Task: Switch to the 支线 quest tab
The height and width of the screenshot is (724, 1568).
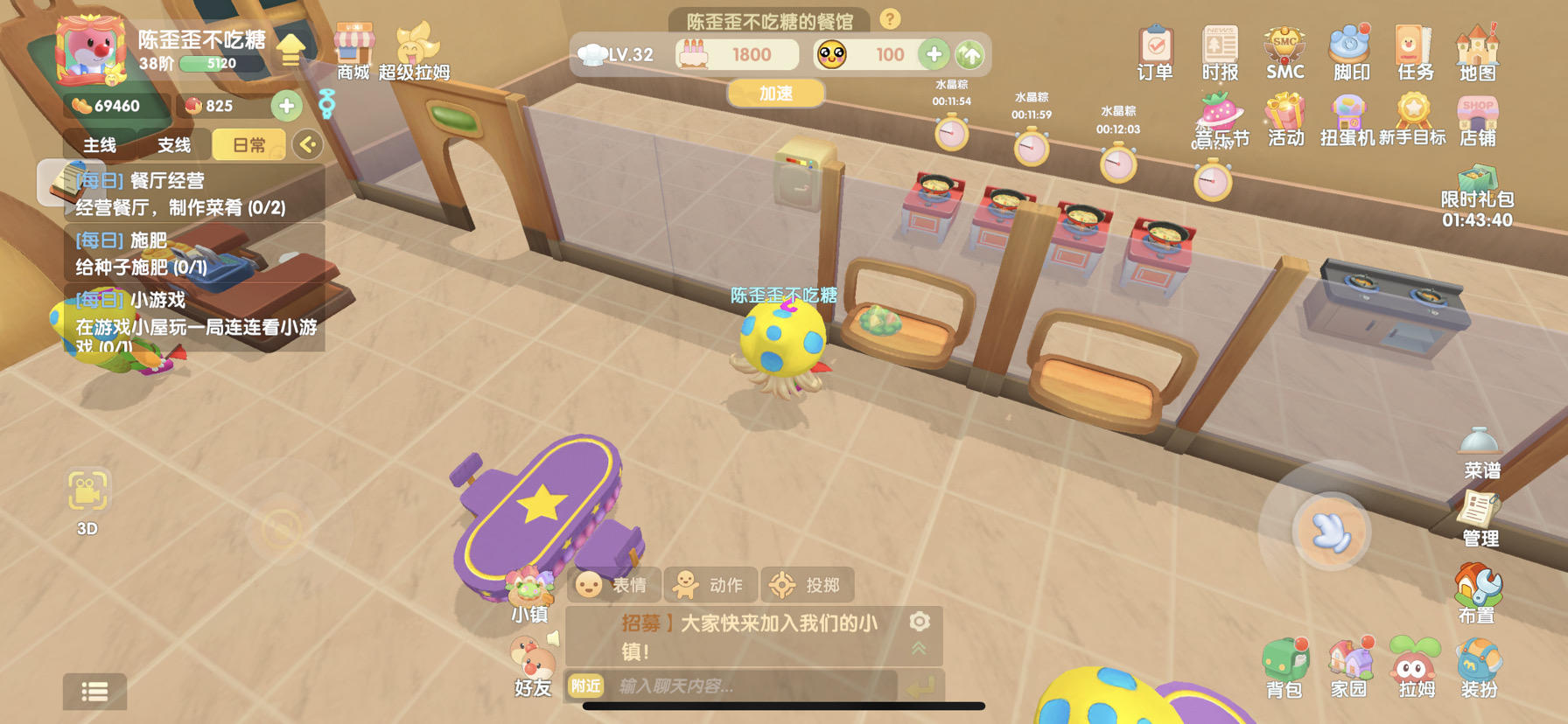Action: [x=171, y=144]
